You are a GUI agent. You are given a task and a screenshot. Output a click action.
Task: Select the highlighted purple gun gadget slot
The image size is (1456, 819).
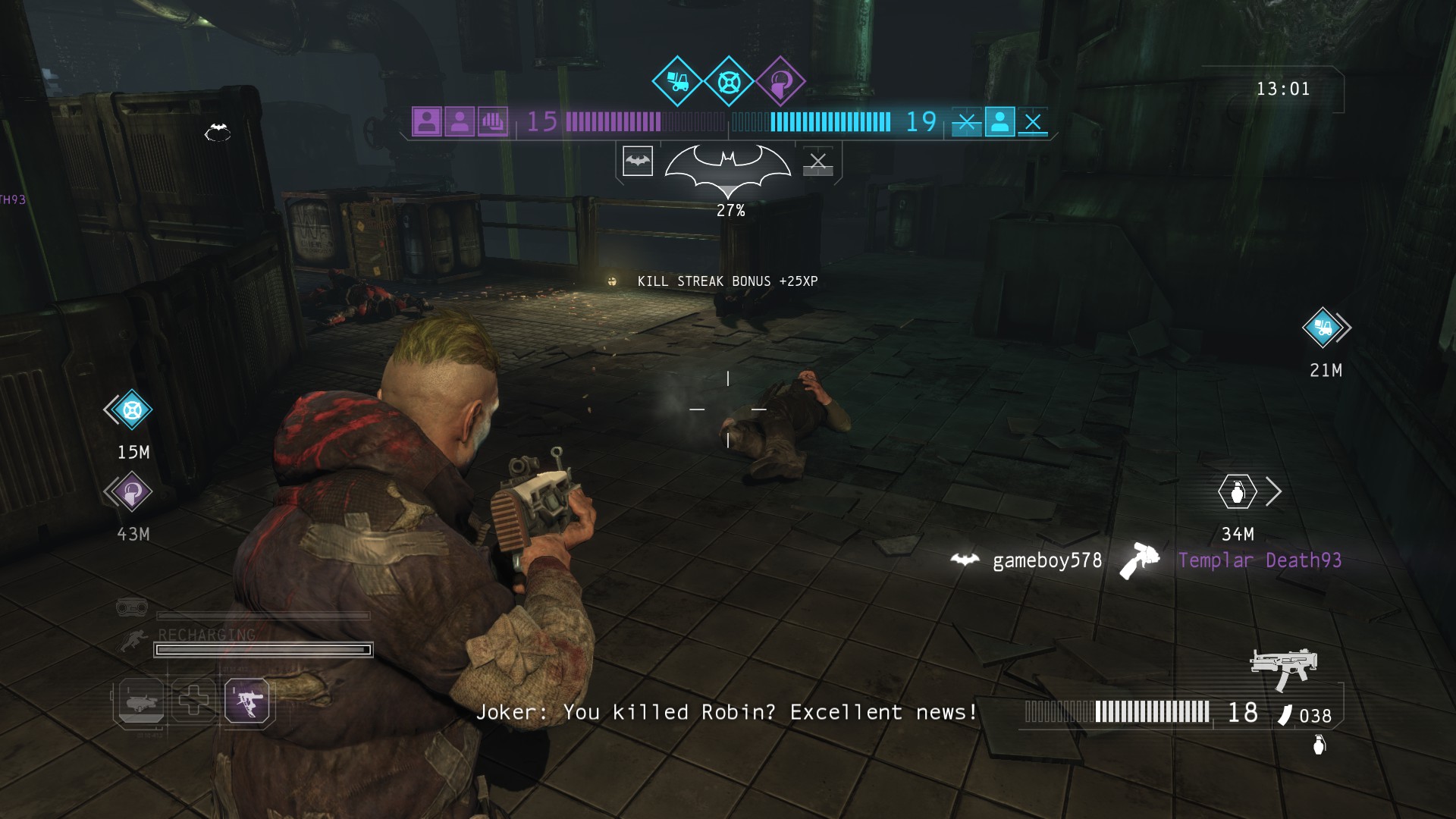tap(247, 700)
